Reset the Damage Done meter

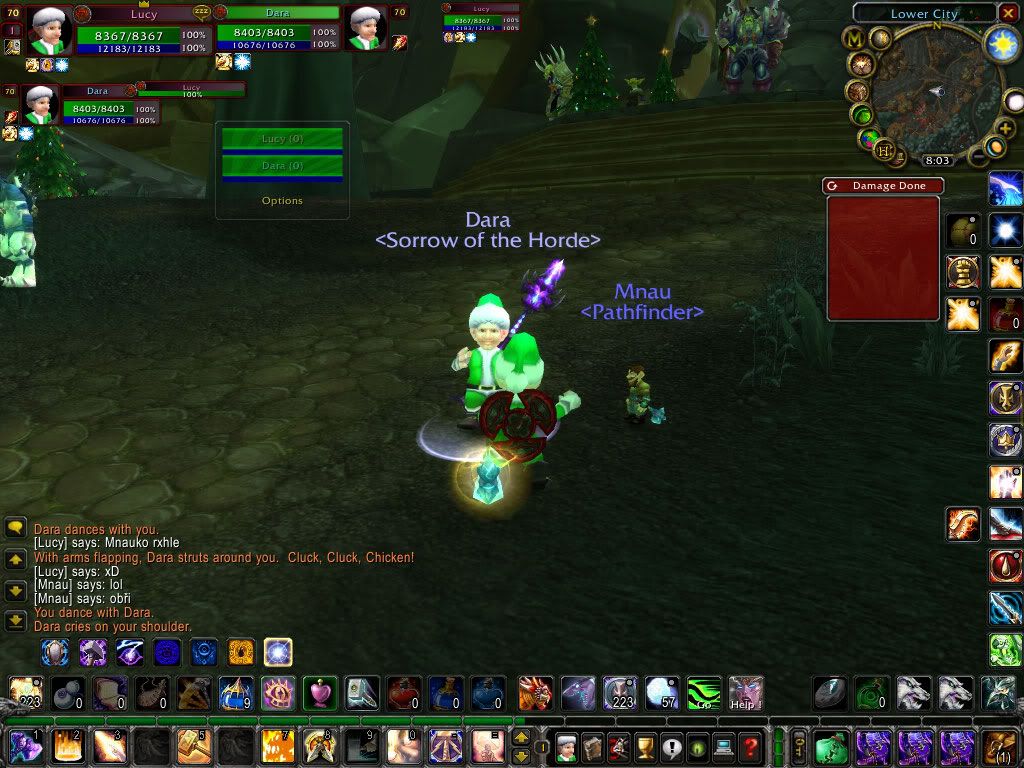click(x=833, y=186)
